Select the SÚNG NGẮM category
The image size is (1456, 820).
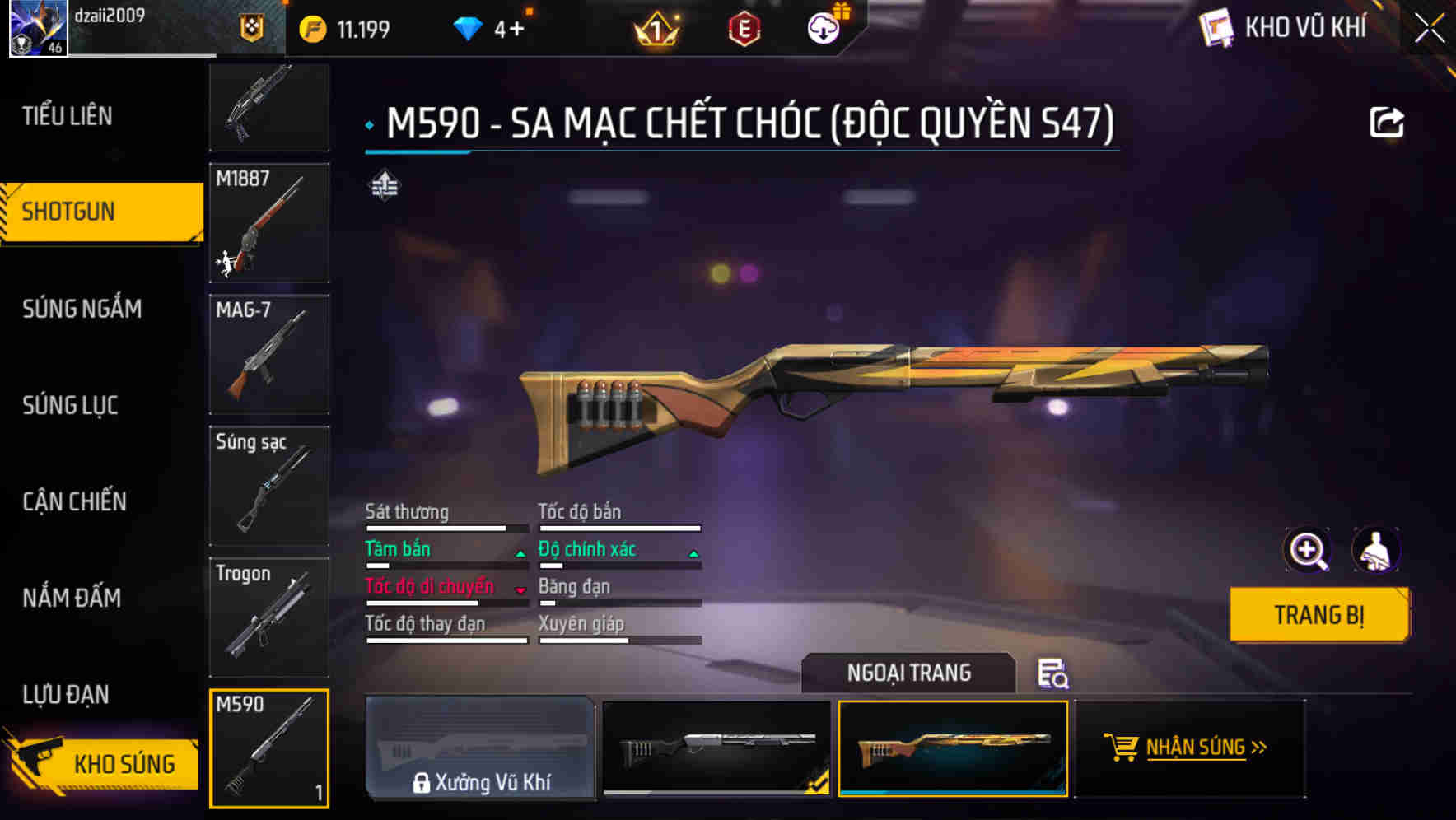click(x=82, y=309)
